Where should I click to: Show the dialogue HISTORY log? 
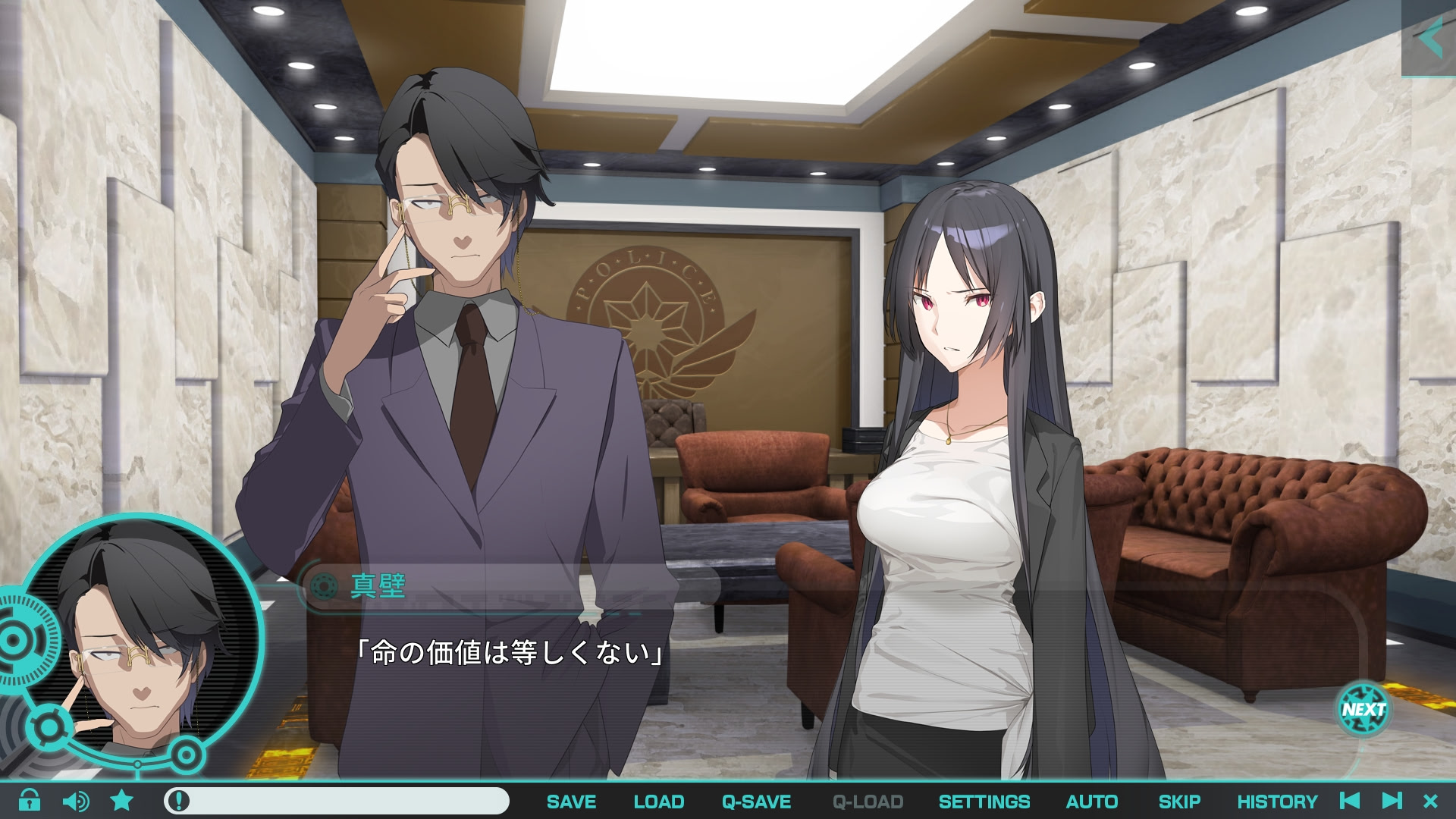point(1277,802)
